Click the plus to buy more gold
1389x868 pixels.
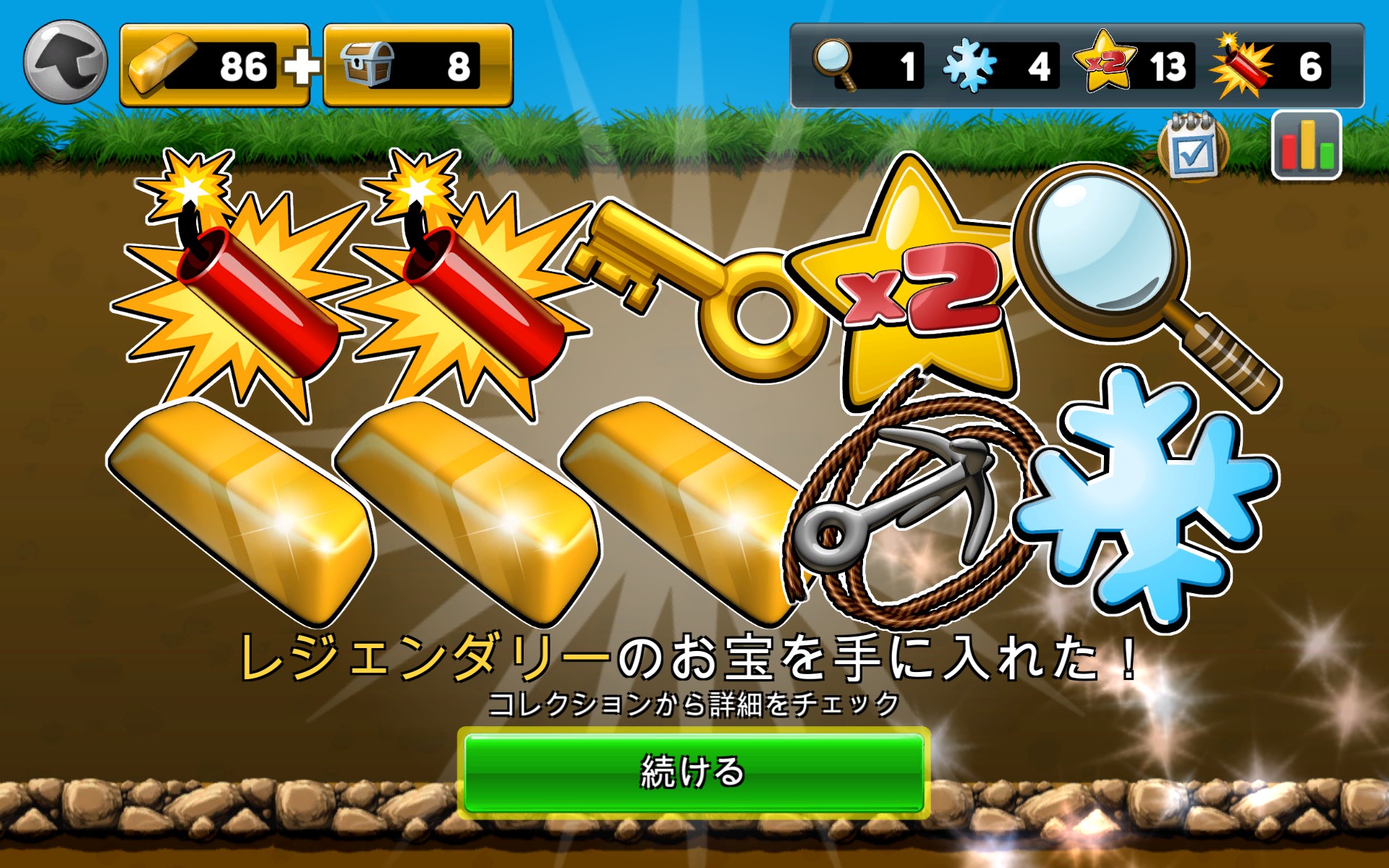(x=303, y=67)
